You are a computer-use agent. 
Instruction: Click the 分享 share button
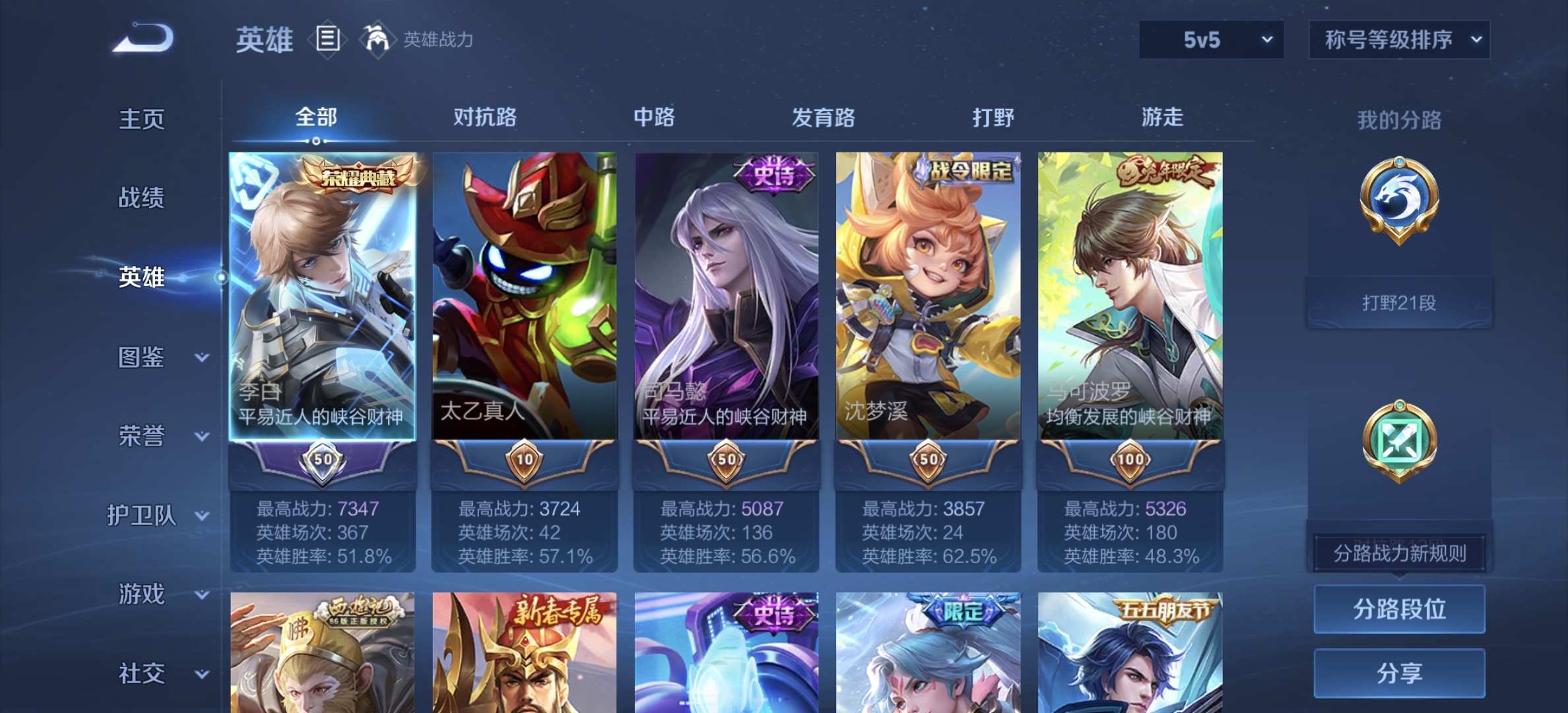[1399, 673]
